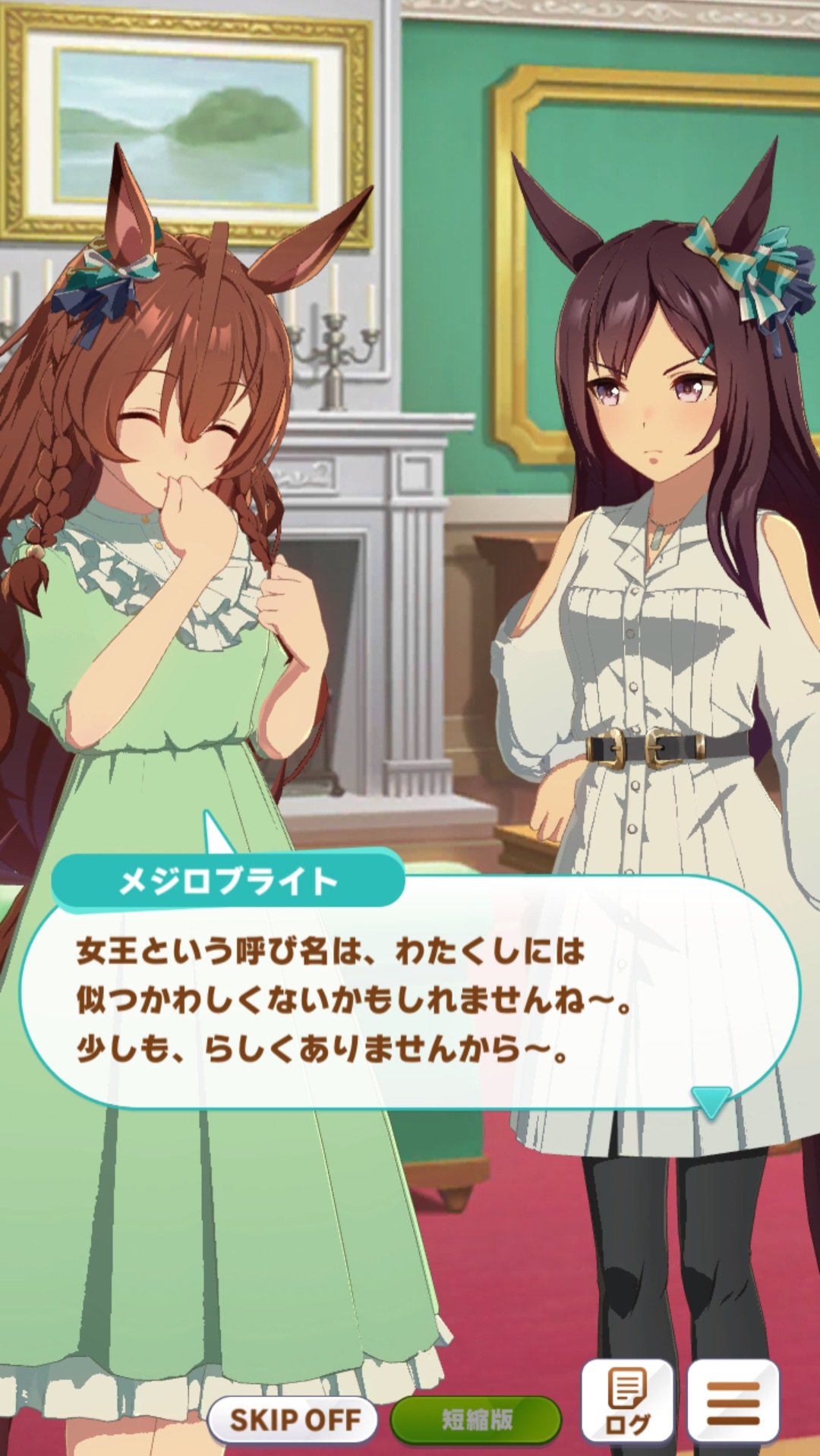Toggle the SKIP OFF button
820x1456 pixels.
294,1419
